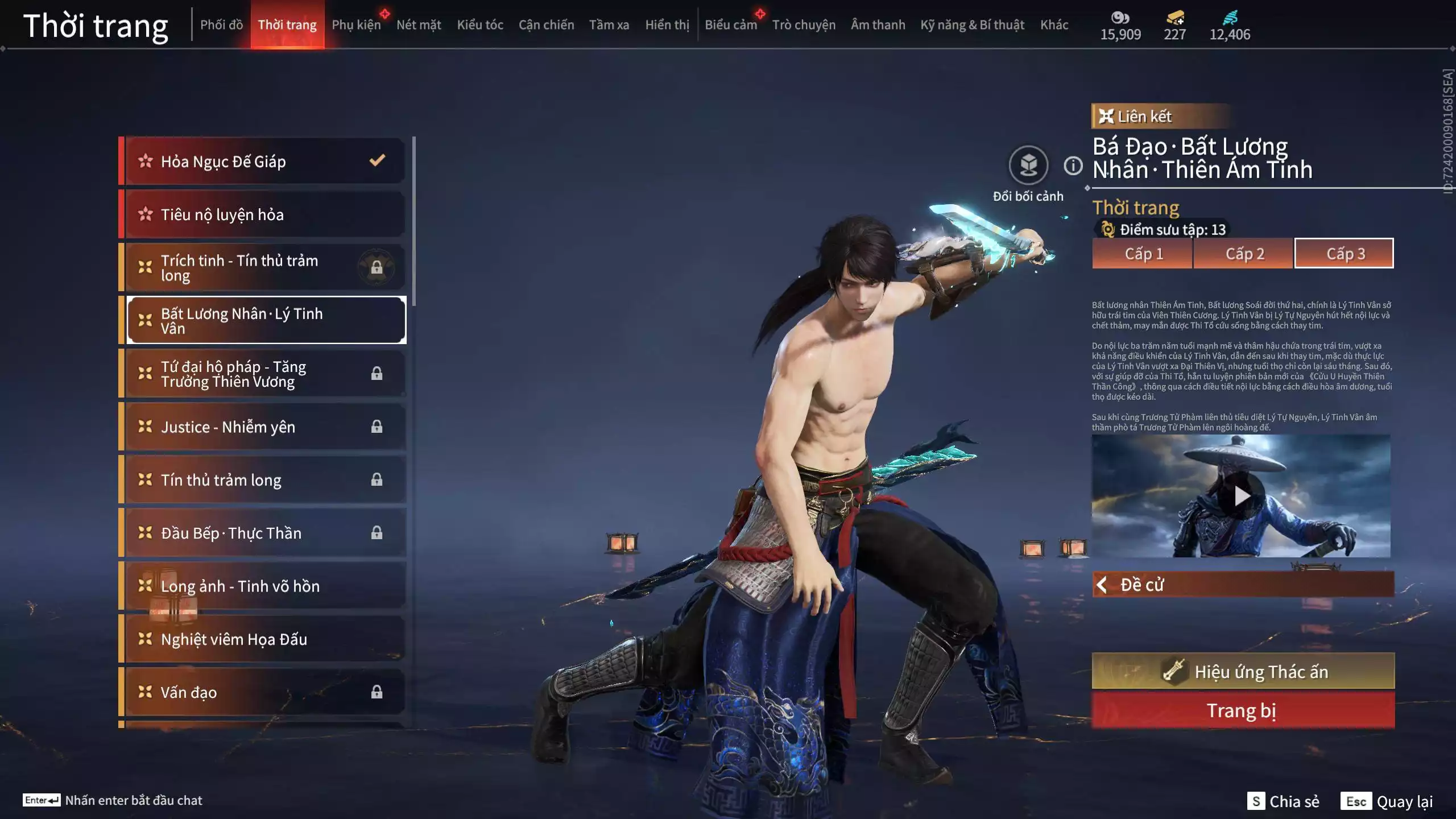Choose the Hỏa Ngục Đế Giáp outfit

click(x=264, y=162)
